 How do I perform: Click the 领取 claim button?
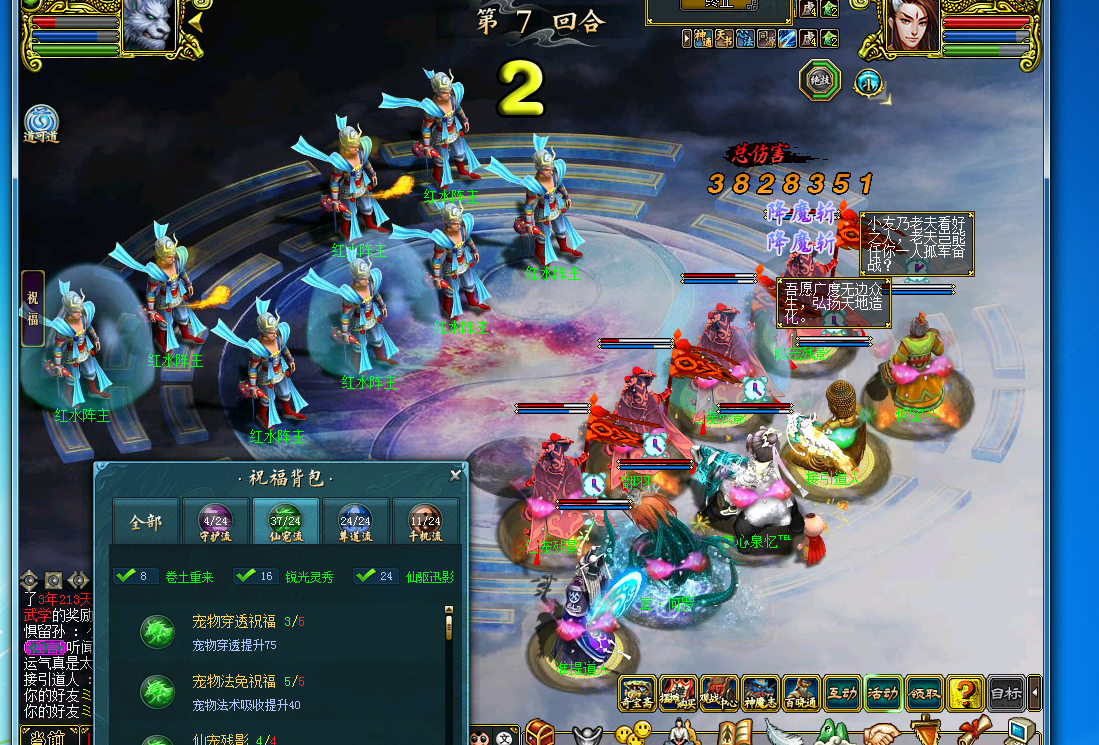click(924, 693)
